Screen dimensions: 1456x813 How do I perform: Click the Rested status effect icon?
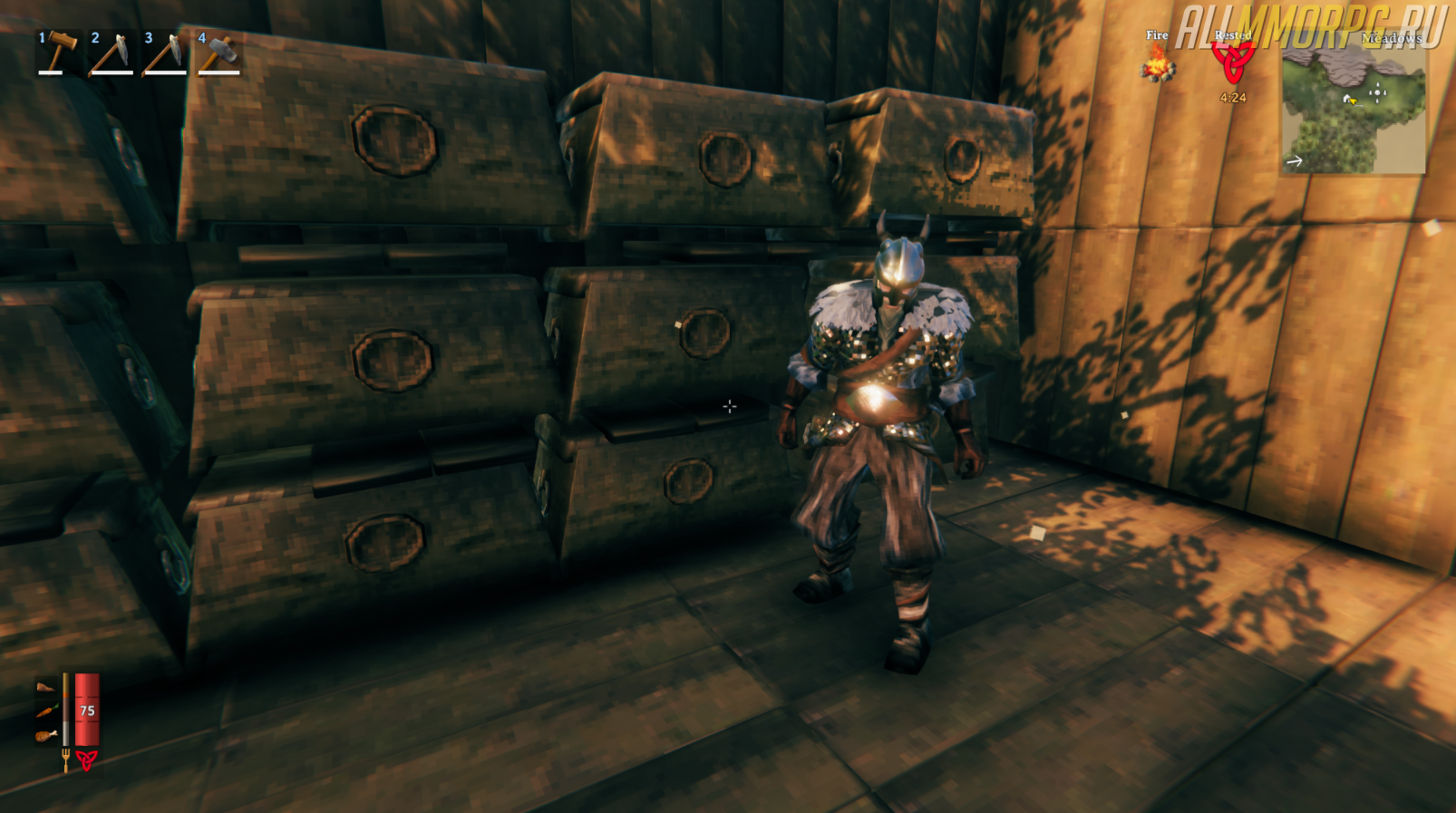[x=1233, y=62]
